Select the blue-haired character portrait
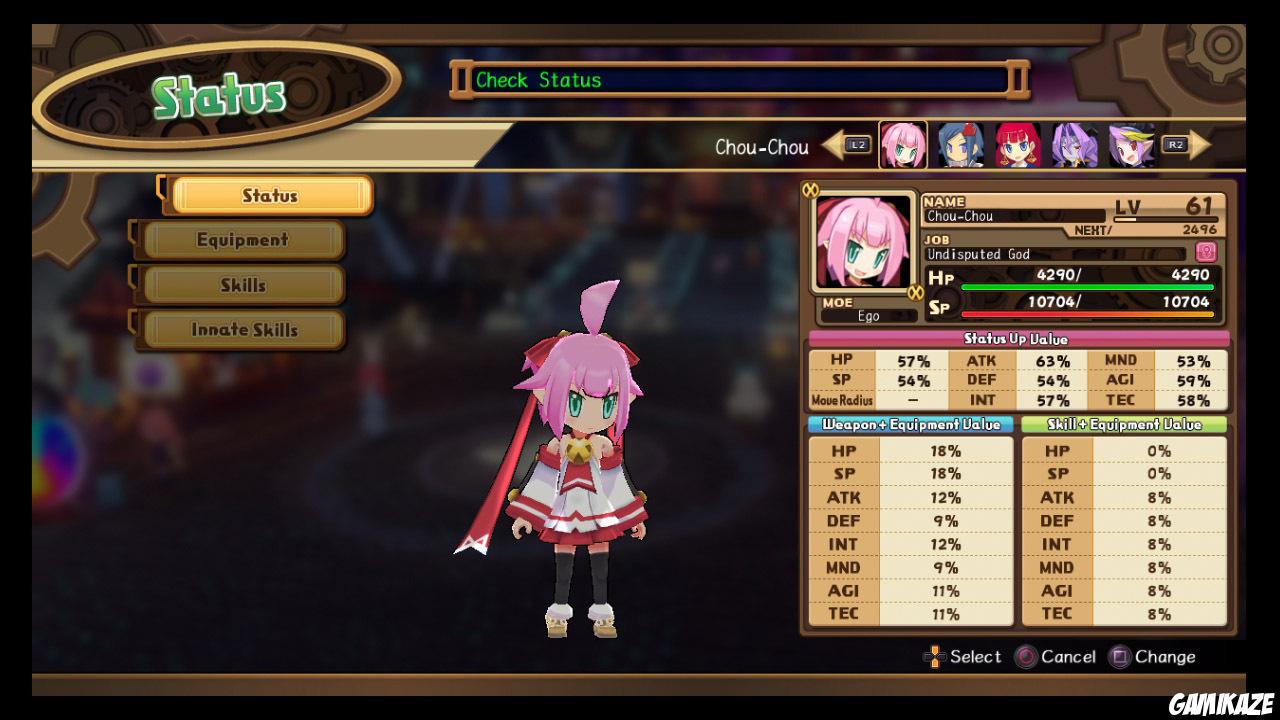This screenshot has height=720, width=1280. (x=958, y=146)
